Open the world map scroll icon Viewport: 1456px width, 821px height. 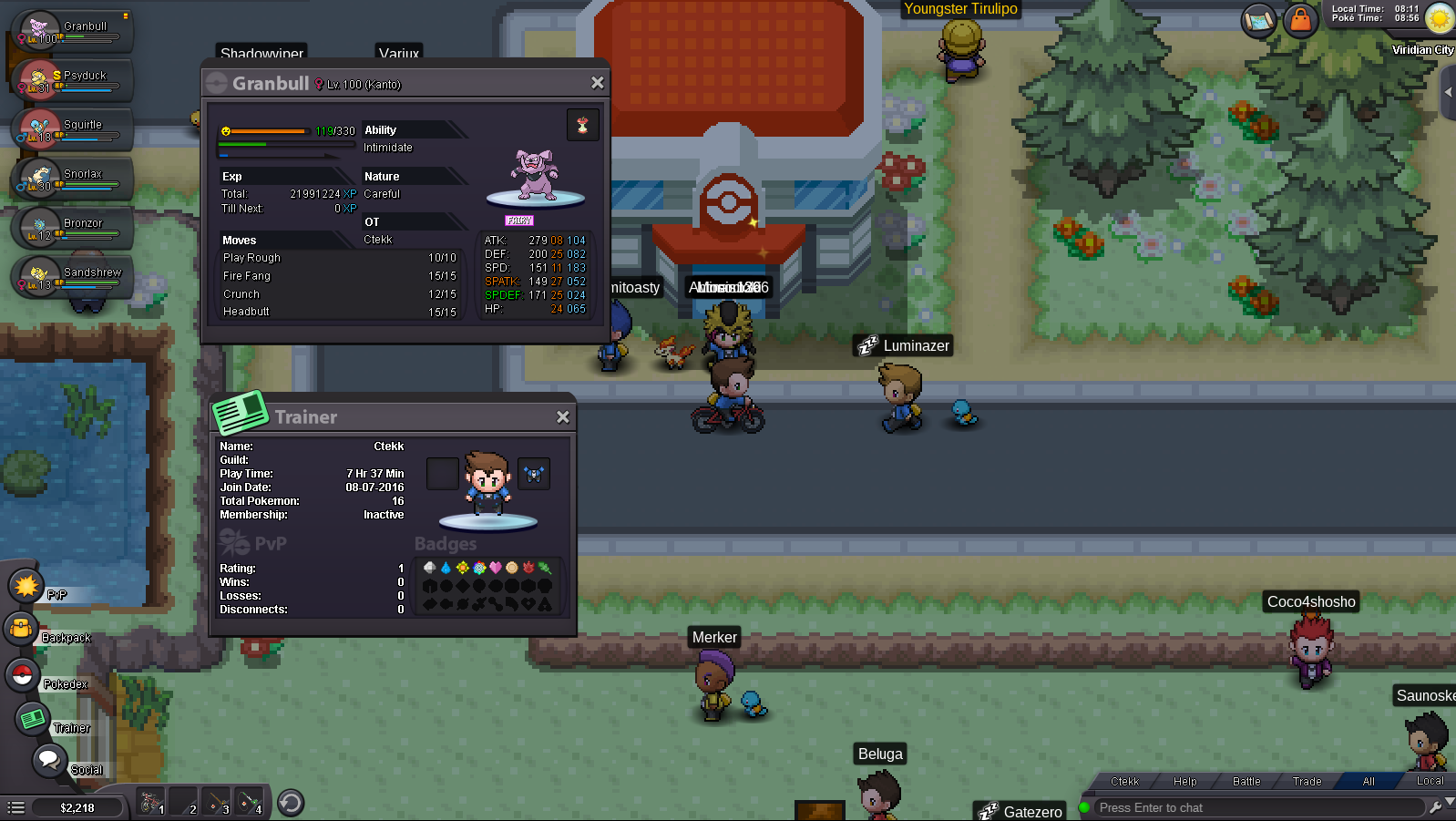[x=1258, y=19]
